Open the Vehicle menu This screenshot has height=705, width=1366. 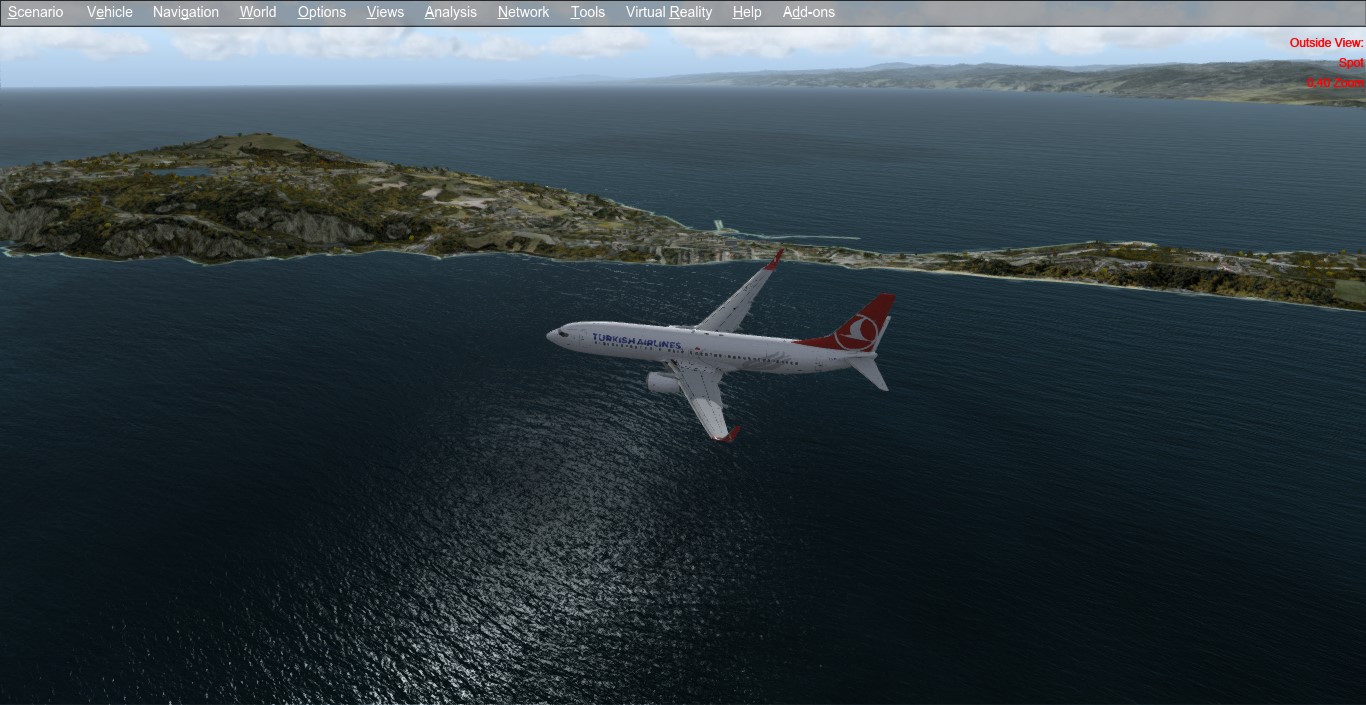tap(110, 12)
